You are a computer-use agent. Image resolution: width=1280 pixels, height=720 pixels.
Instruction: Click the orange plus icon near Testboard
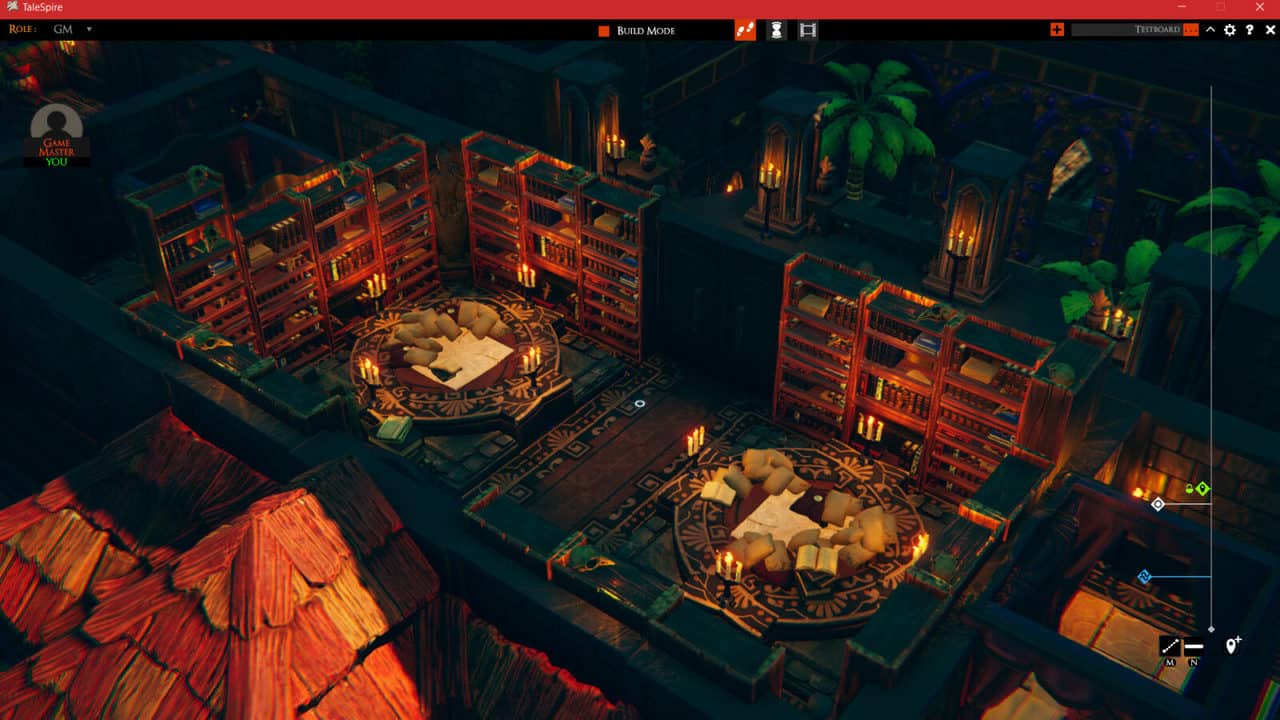(1057, 30)
